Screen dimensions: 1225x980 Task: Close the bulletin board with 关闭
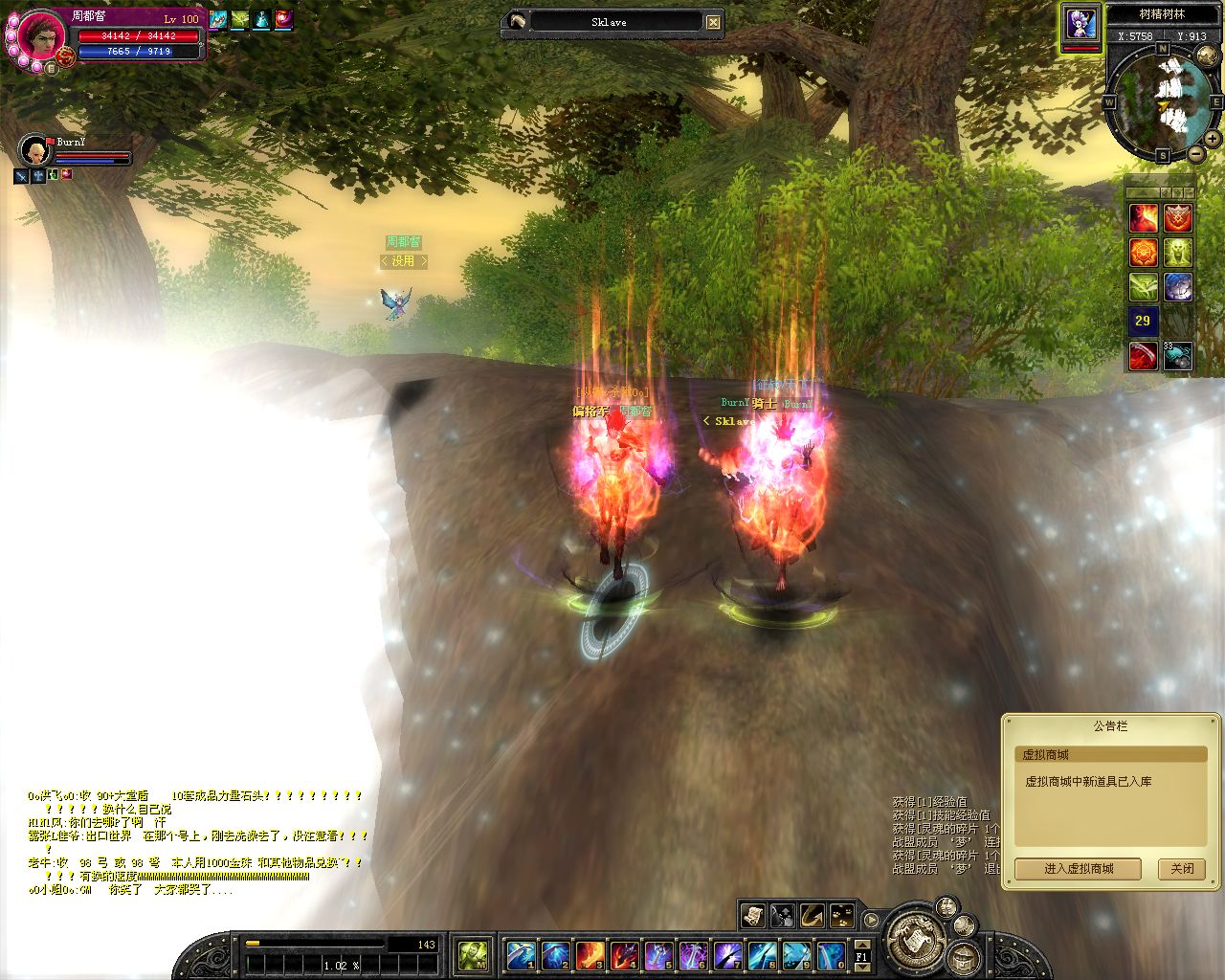click(x=1182, y=869)
